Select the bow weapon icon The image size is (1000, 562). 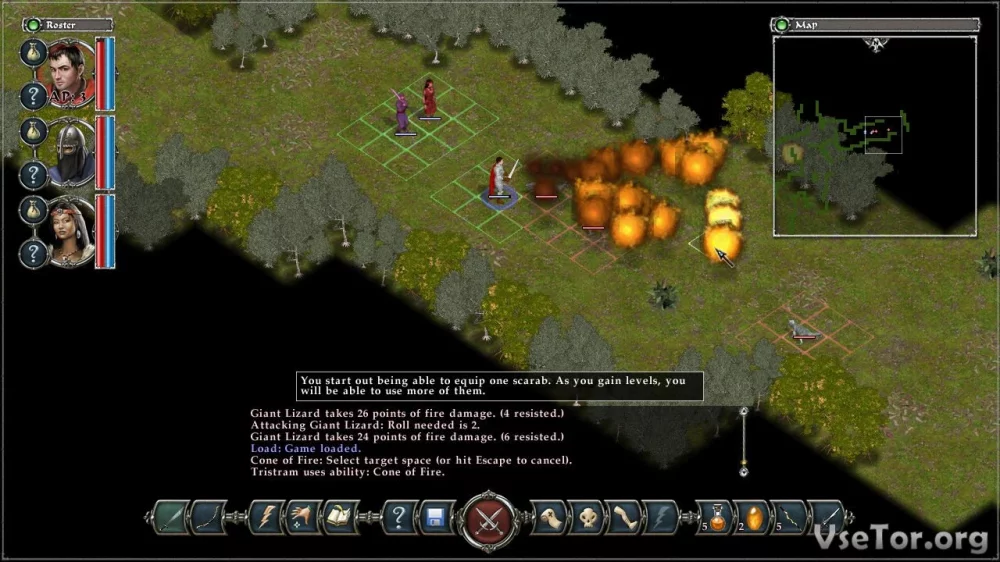pos(210,517)
